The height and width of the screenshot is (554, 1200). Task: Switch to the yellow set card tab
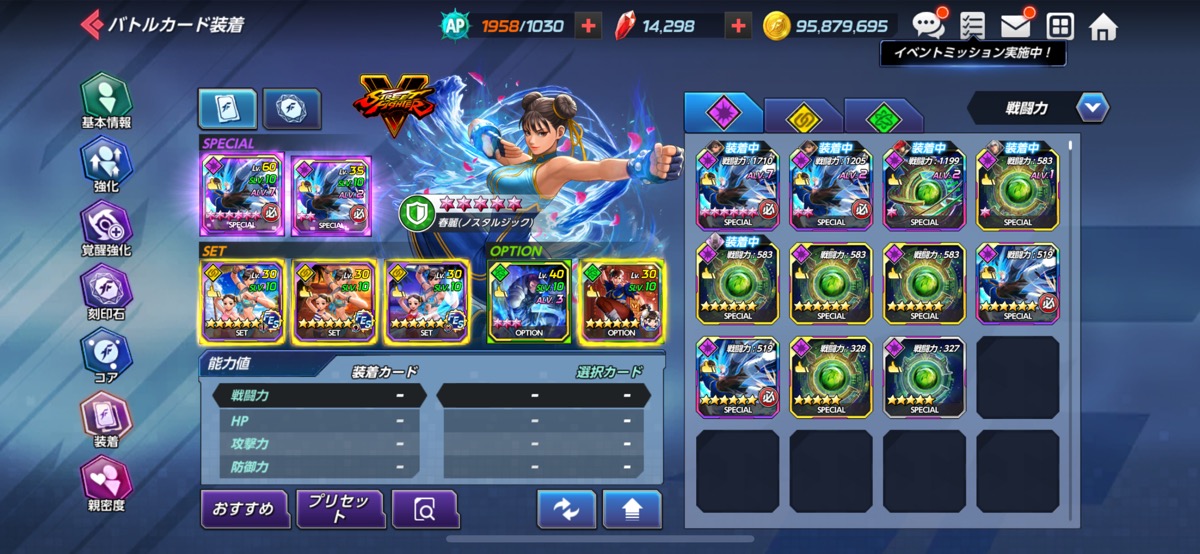coord(802,116)
